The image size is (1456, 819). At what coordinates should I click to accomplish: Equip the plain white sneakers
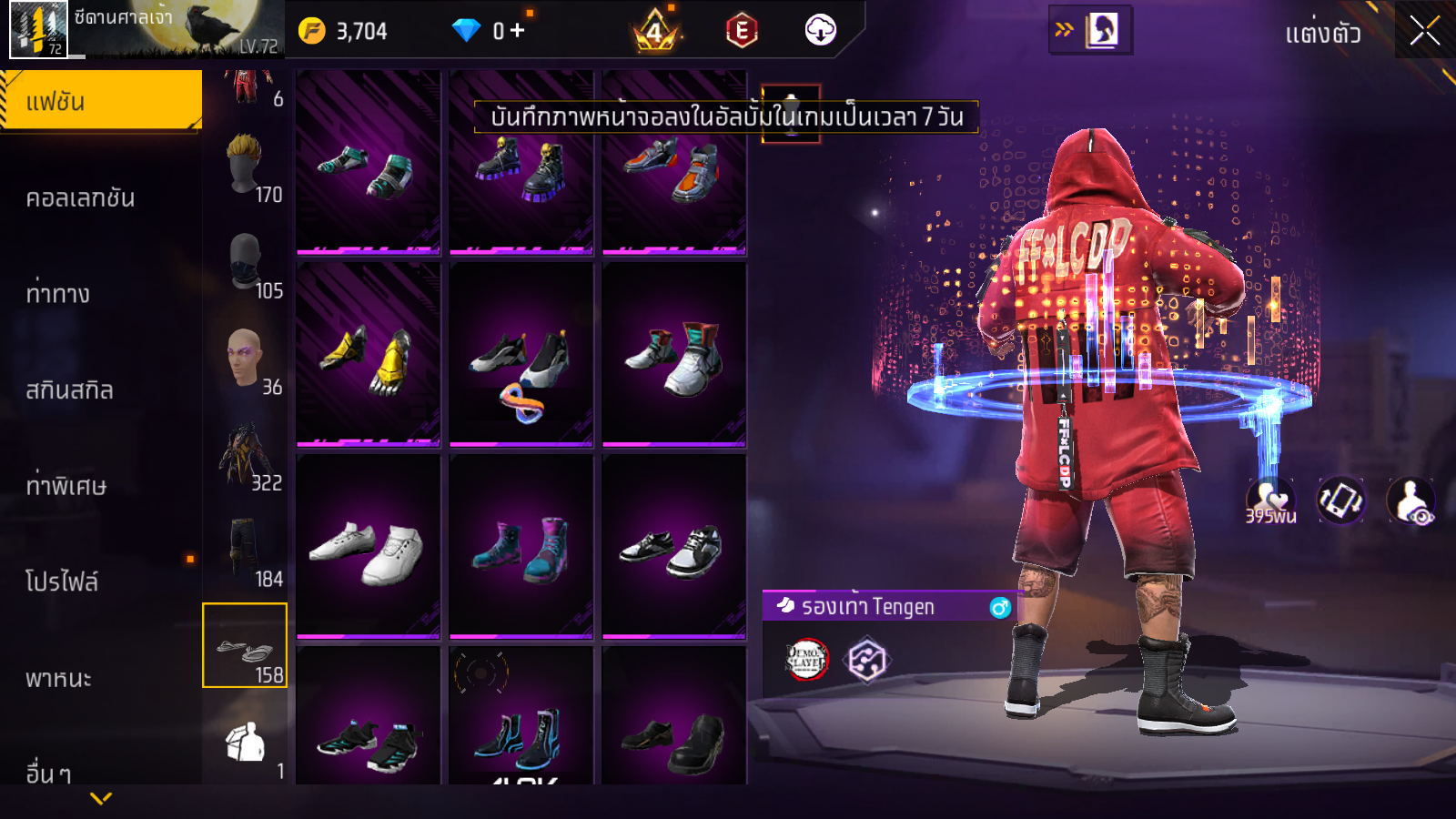(x=369, y=548)
